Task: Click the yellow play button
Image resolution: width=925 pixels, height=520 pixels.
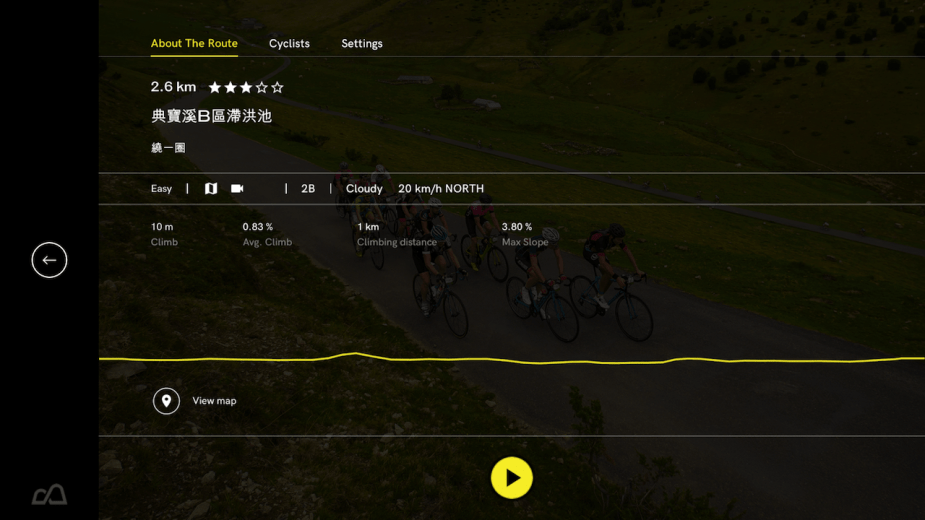Action: 511,478
